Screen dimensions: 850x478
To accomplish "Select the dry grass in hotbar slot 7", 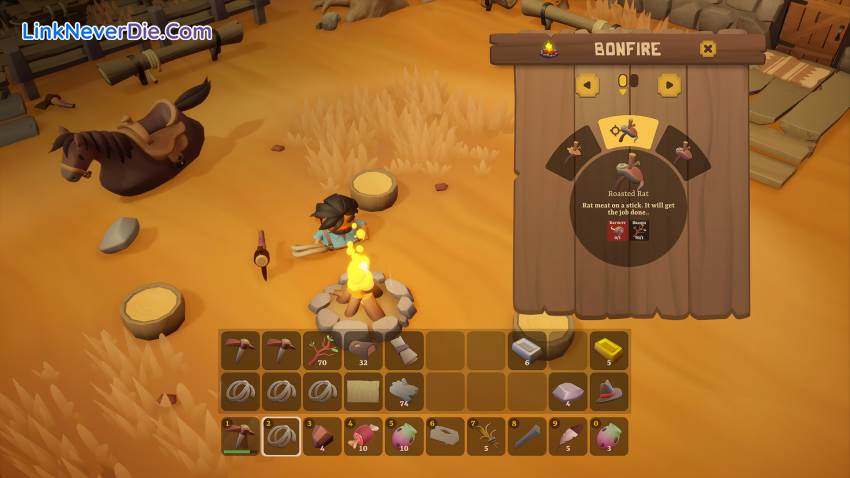I will tap(486, 437).
